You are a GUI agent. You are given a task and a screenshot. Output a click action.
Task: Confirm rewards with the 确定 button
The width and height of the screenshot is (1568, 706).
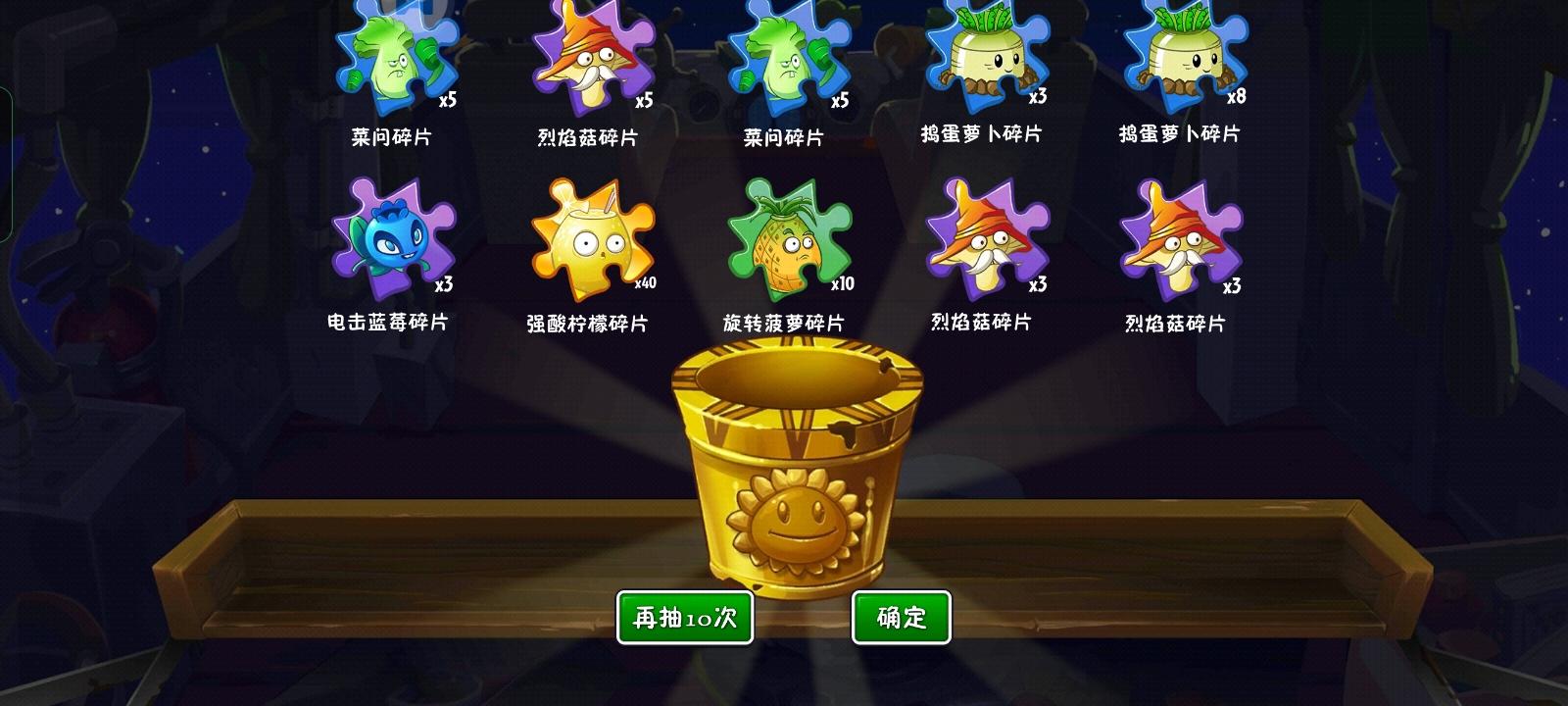click(901, 616)
